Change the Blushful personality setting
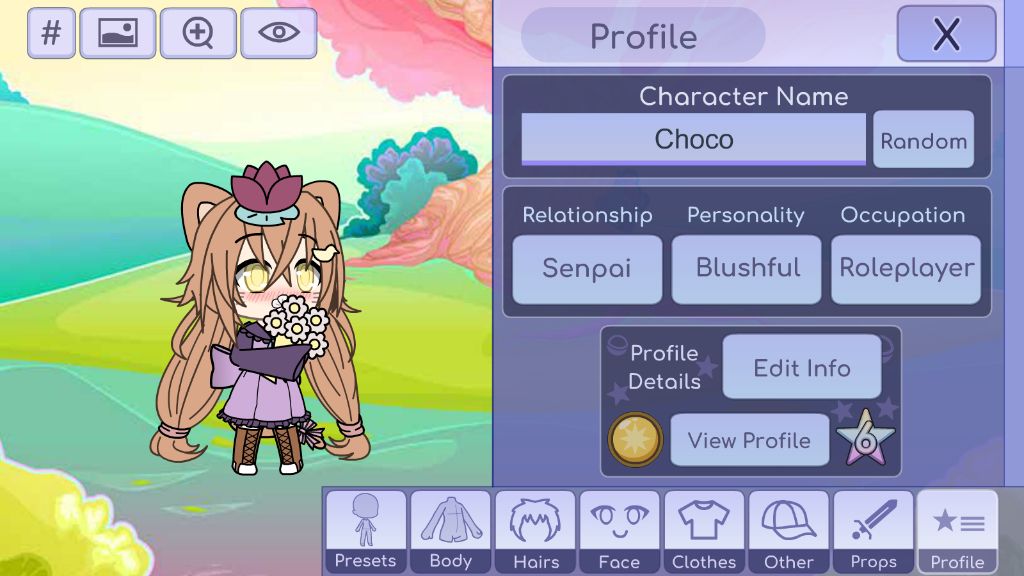This screenshot has height=576, width=1024. point(747,268)
